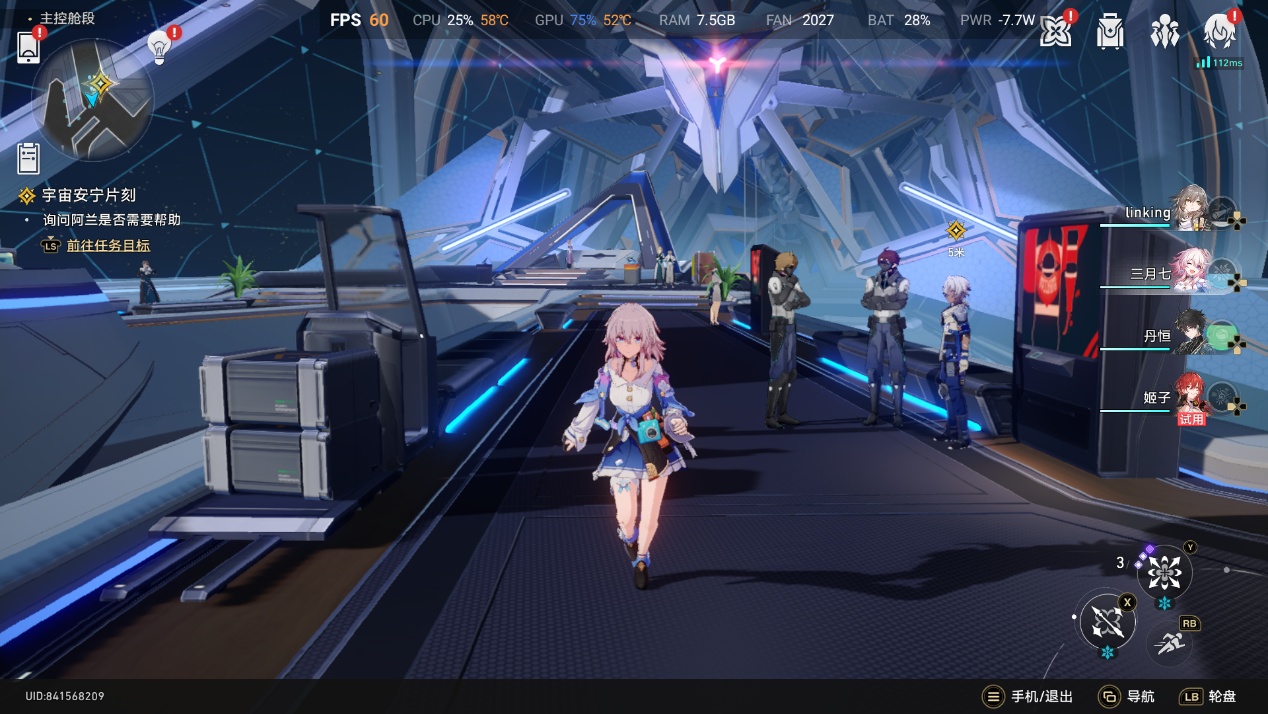Use the basic attack button
This screenshot has width=1268, height=714.
pyautogui.click(x=1107, y=623)
